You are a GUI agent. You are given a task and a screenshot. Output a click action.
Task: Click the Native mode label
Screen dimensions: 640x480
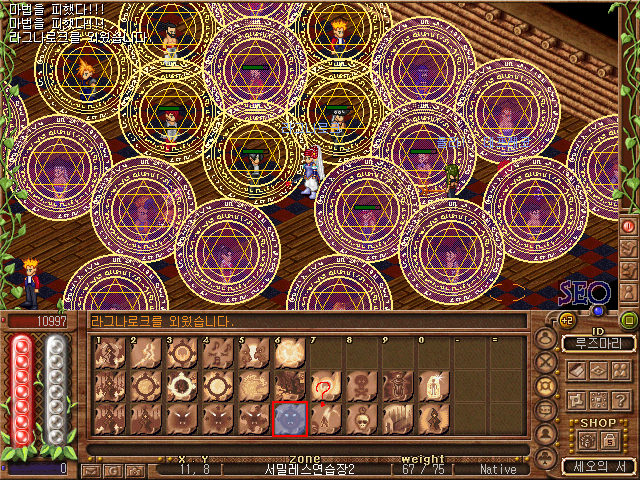(x=497, y=469)
